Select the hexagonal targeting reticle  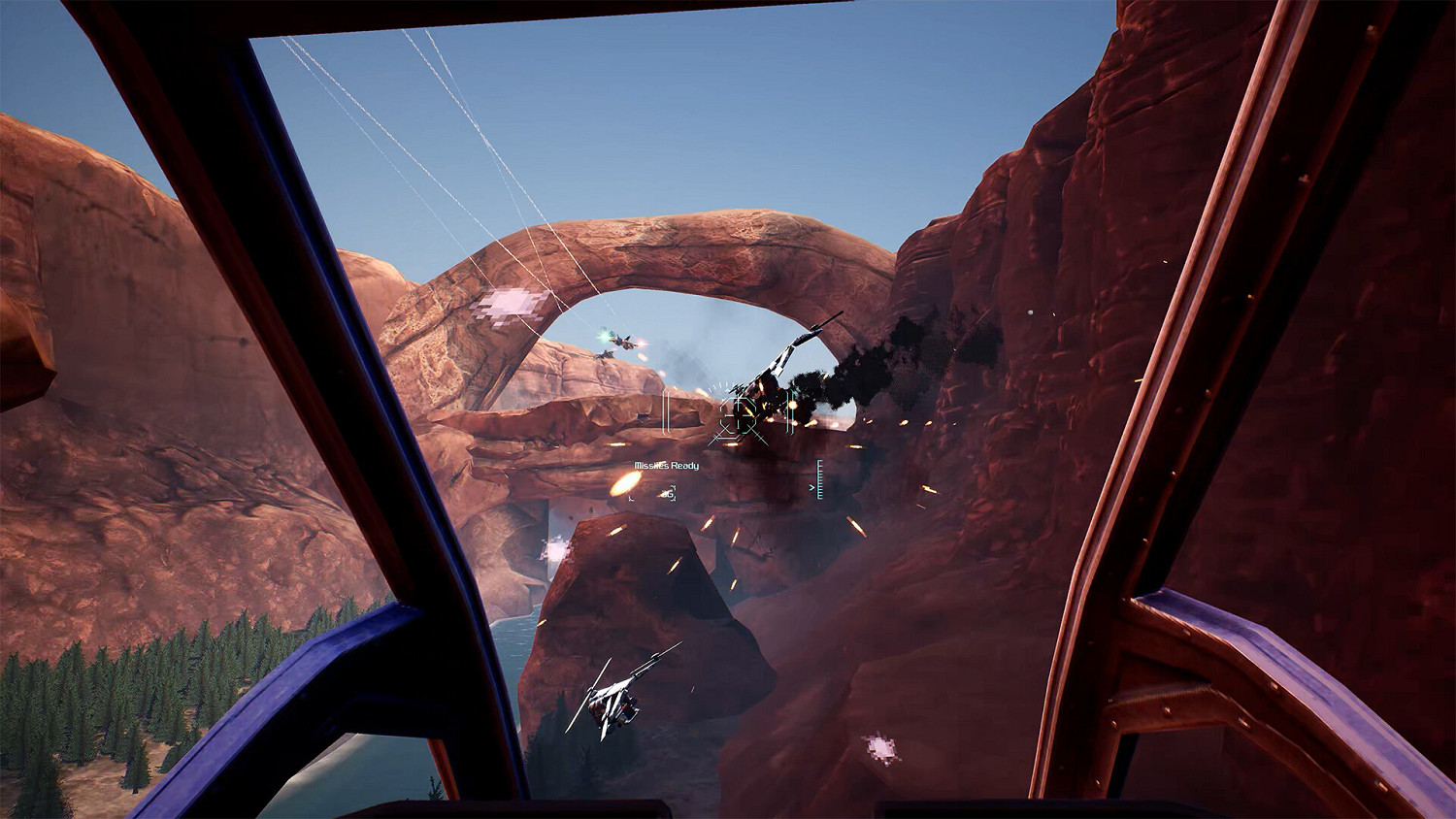pyautogui.click(x=741, y=414)
